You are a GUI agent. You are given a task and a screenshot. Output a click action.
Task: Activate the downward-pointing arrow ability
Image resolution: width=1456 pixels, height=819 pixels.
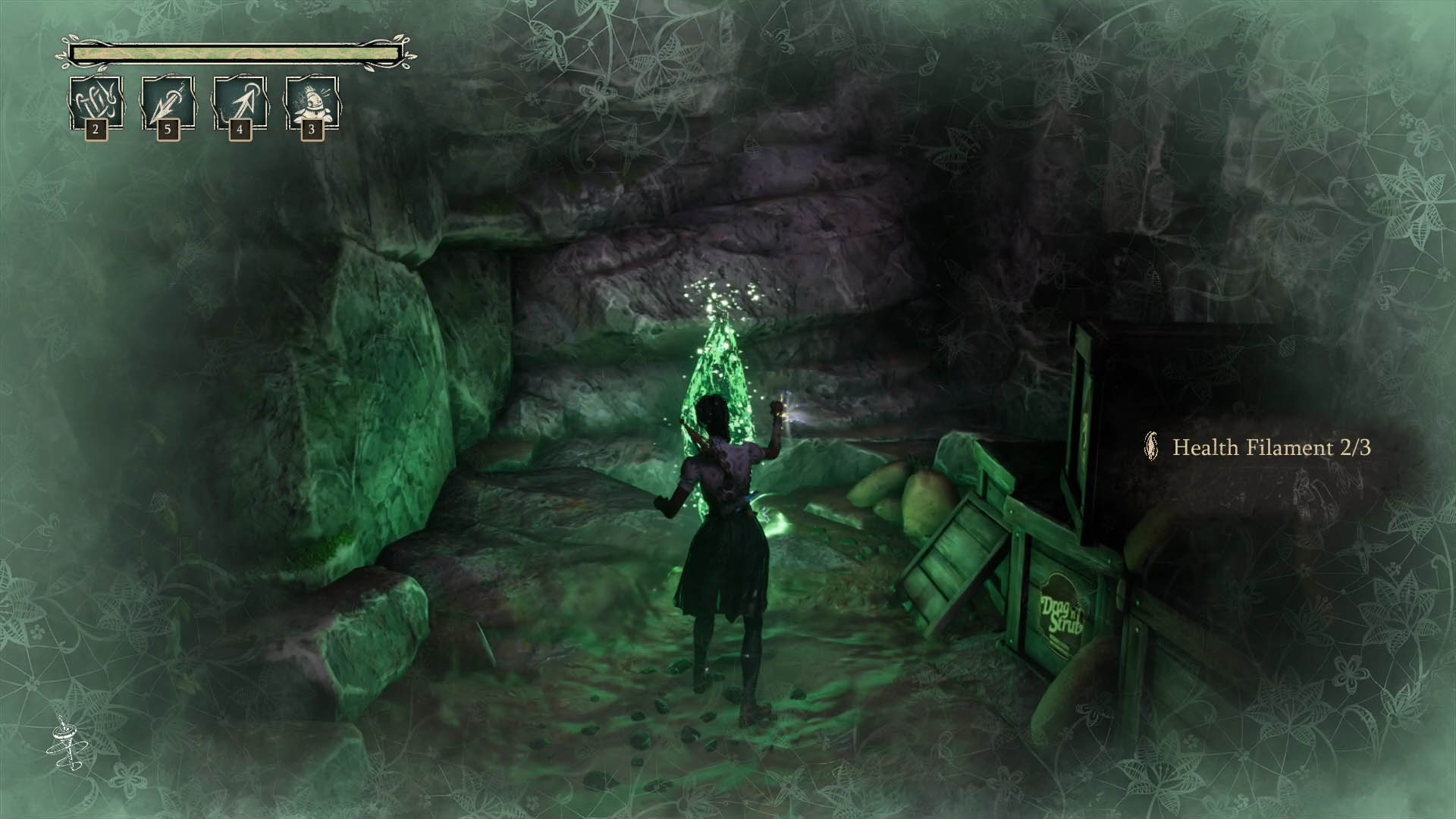click(x=168, y=102)
